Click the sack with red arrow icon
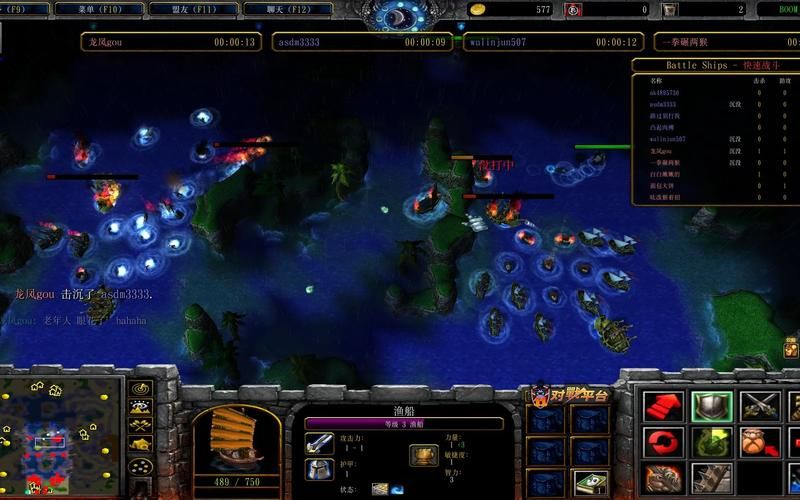The image size is (800, 500). coord(759,442)
